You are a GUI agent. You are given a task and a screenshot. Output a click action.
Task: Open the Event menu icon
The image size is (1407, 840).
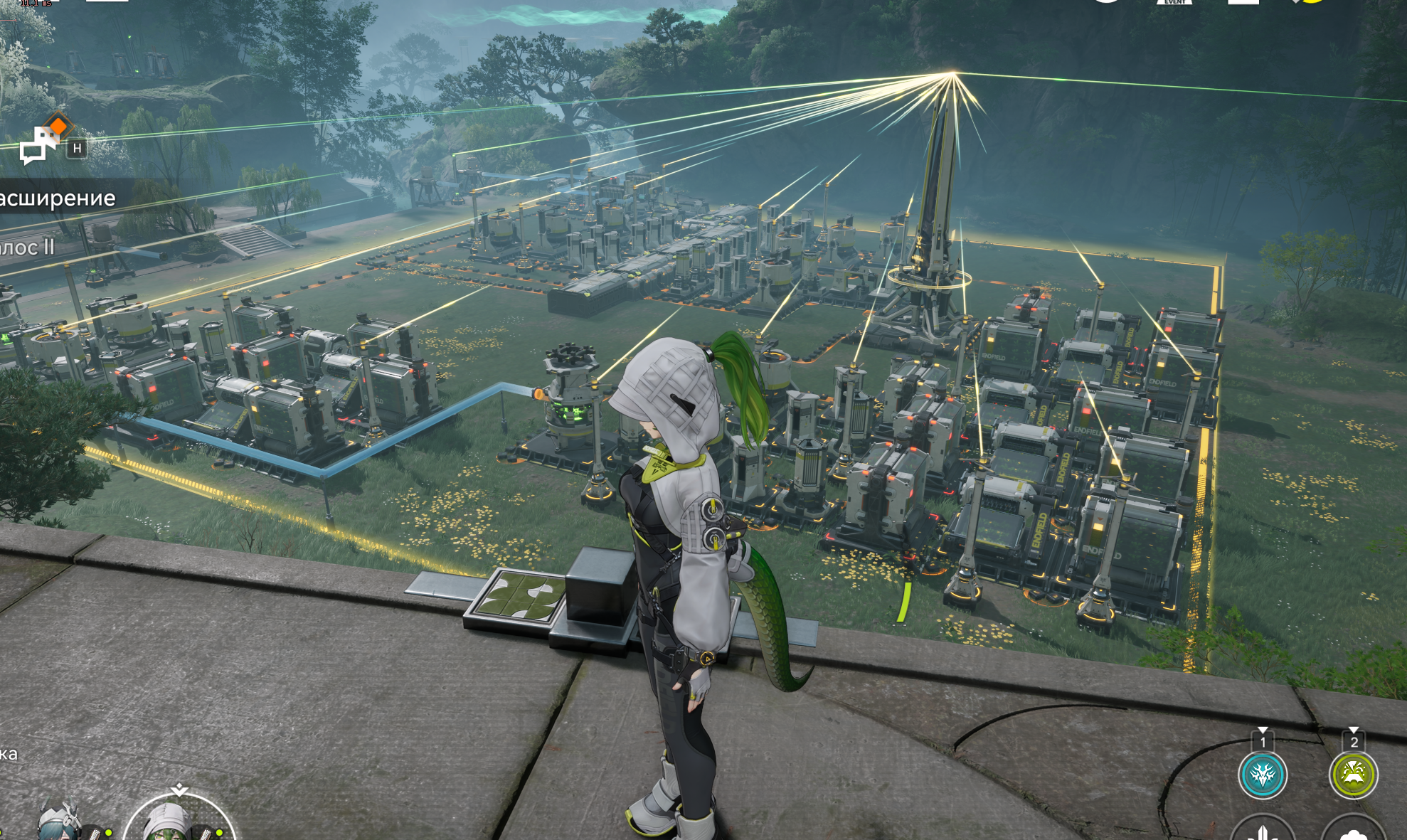(1174, 4)
